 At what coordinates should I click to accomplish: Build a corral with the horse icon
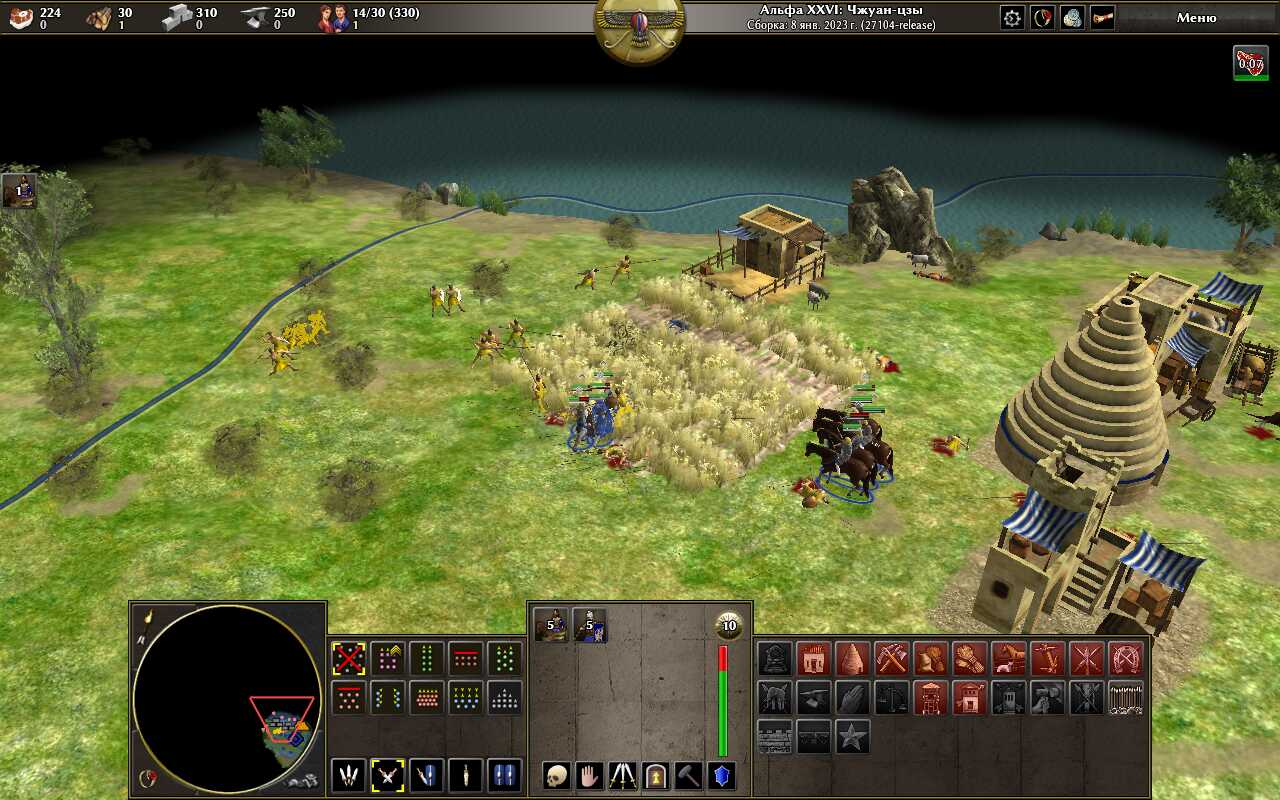pyautogui.click(x=1008, y=658)
